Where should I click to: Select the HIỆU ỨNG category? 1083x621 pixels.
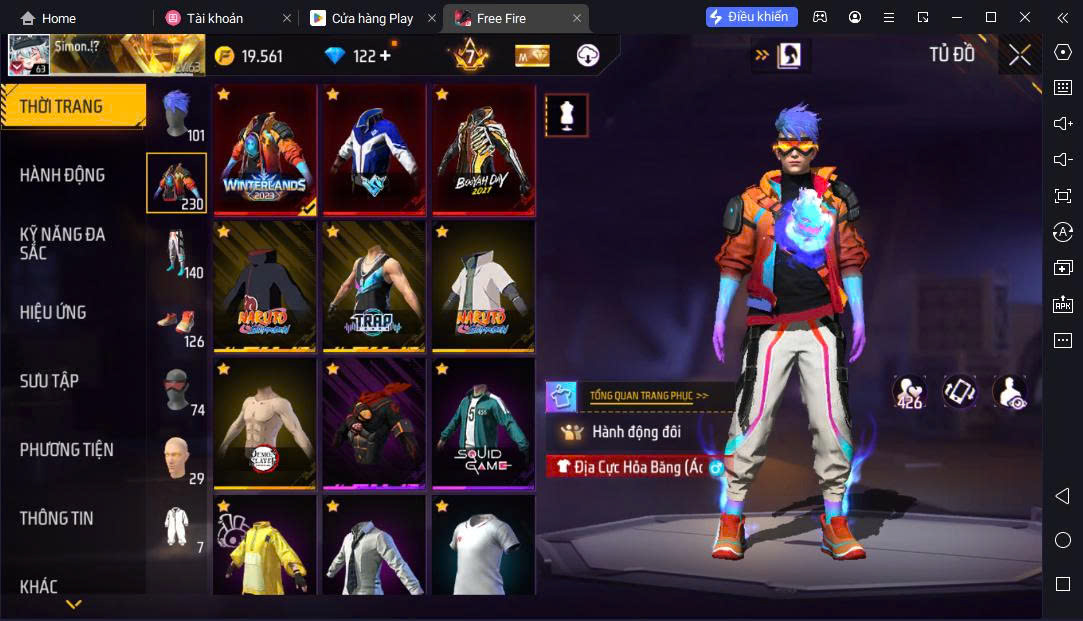(x=52, y=312)
